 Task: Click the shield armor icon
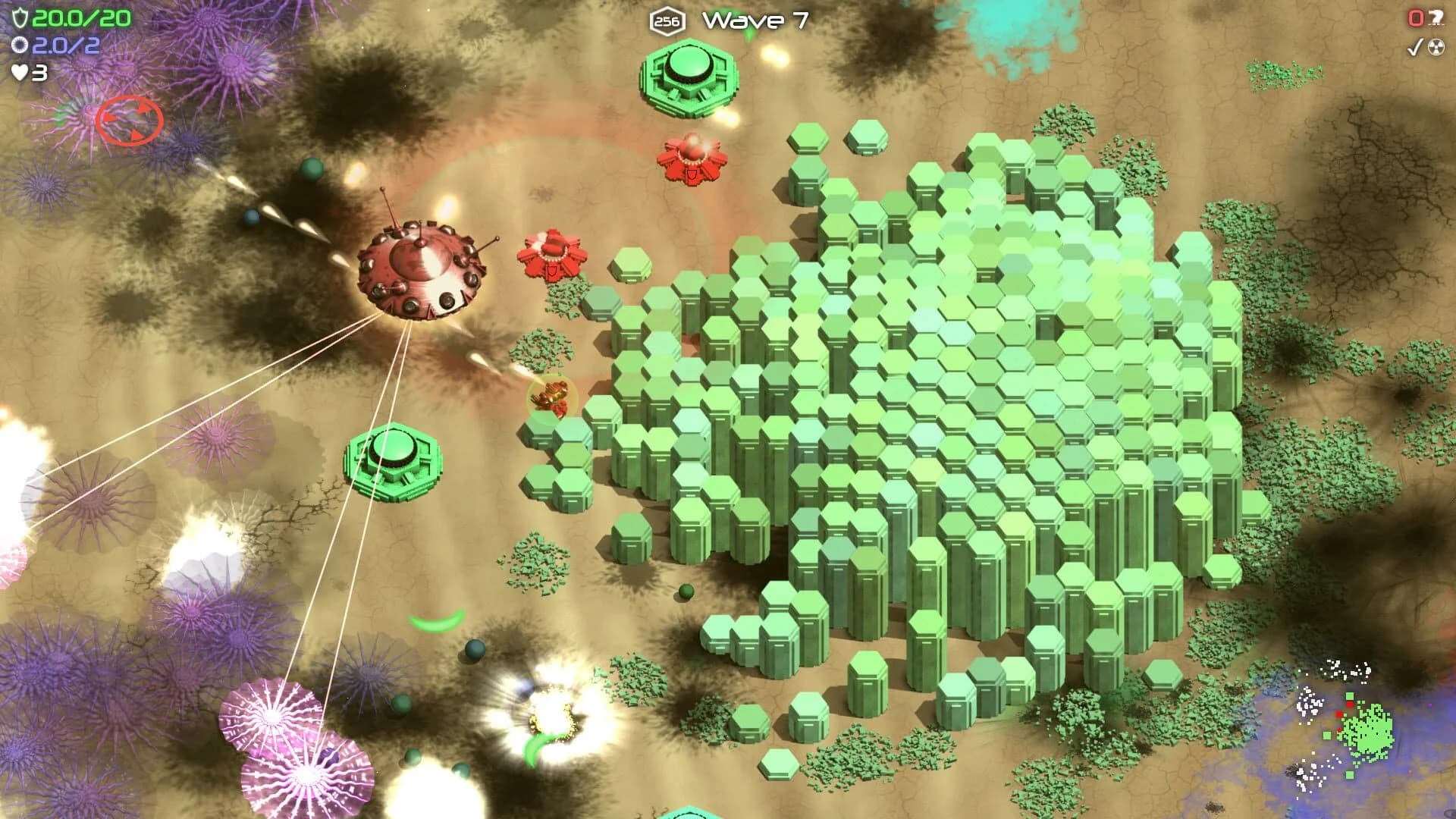(x=19, y=17)
